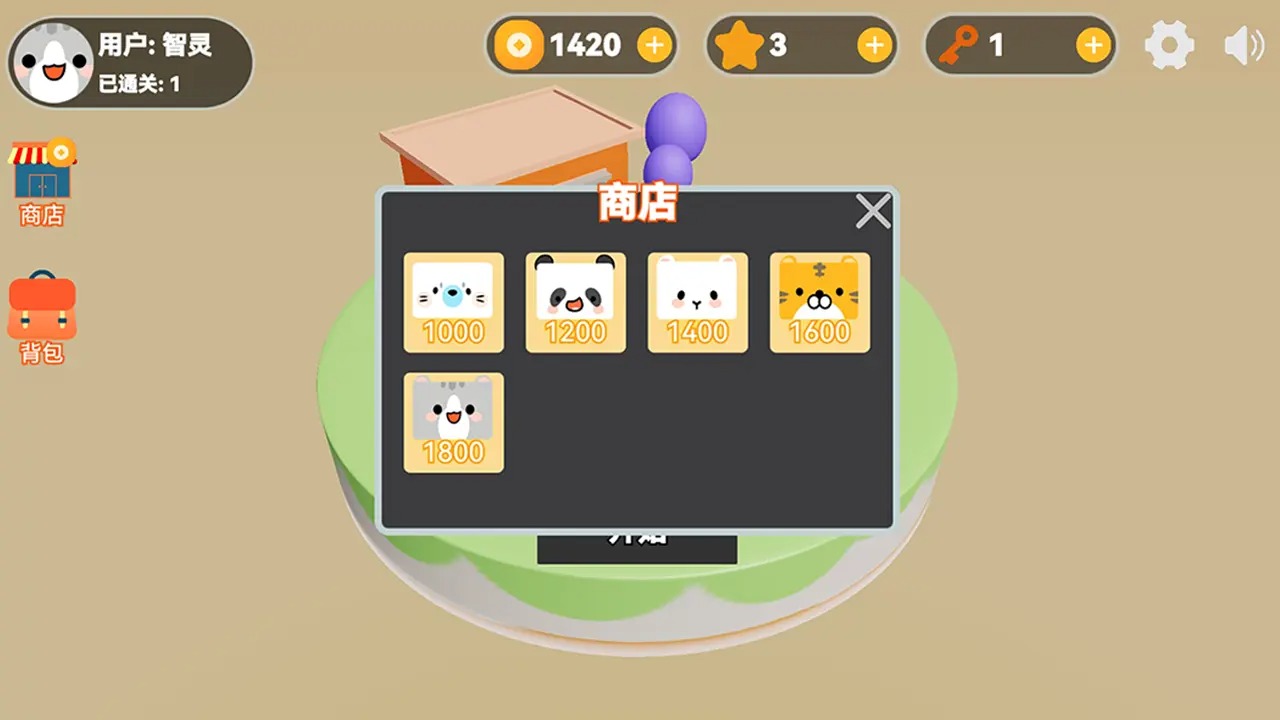This screenshot has height=720, width=1280.
Task: Purchase the orange tiger skin for 1600
Action: pyautogui.click(x=819, y=302)
